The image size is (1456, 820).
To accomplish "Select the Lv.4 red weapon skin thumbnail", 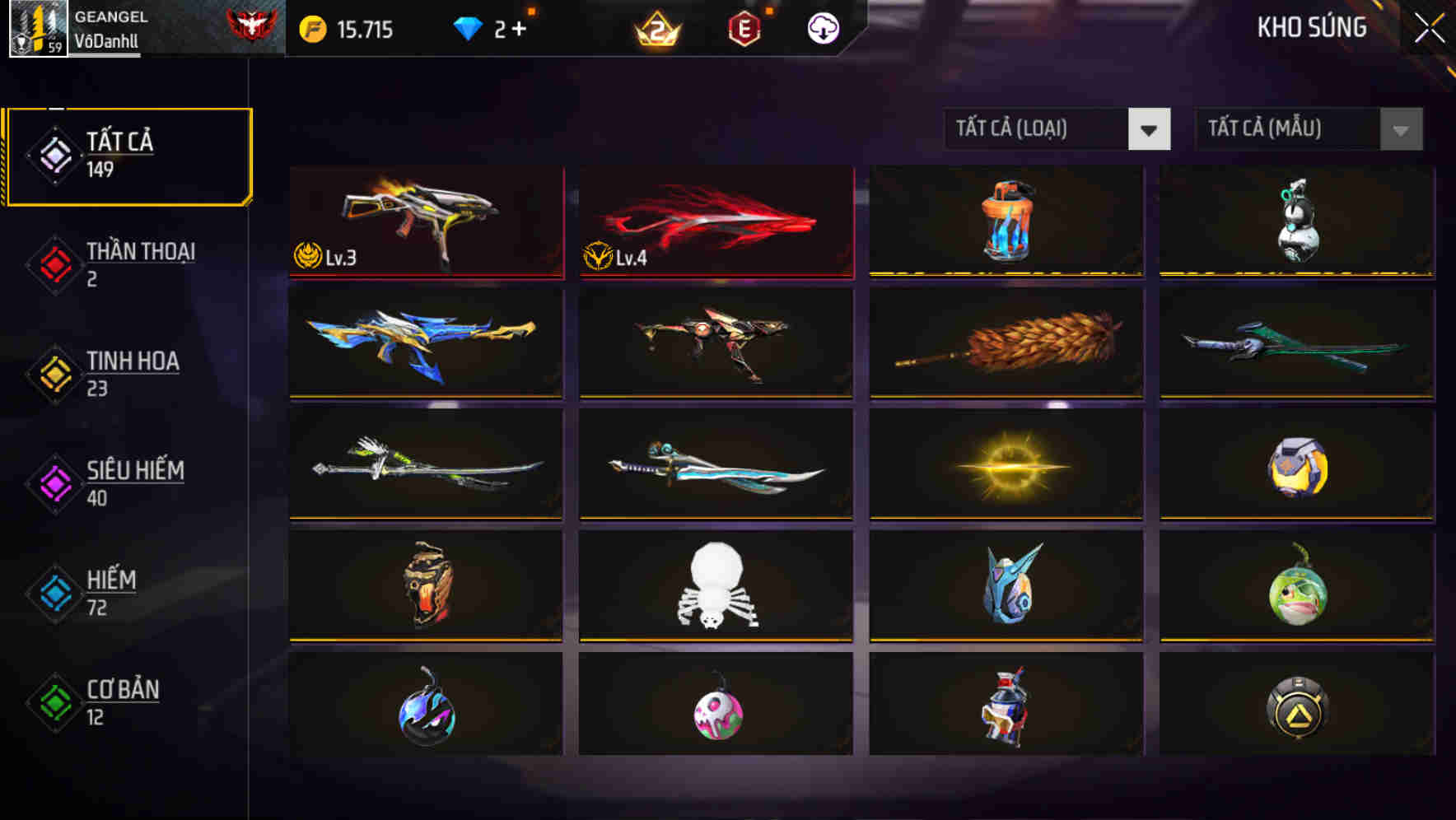I will 715,221.
